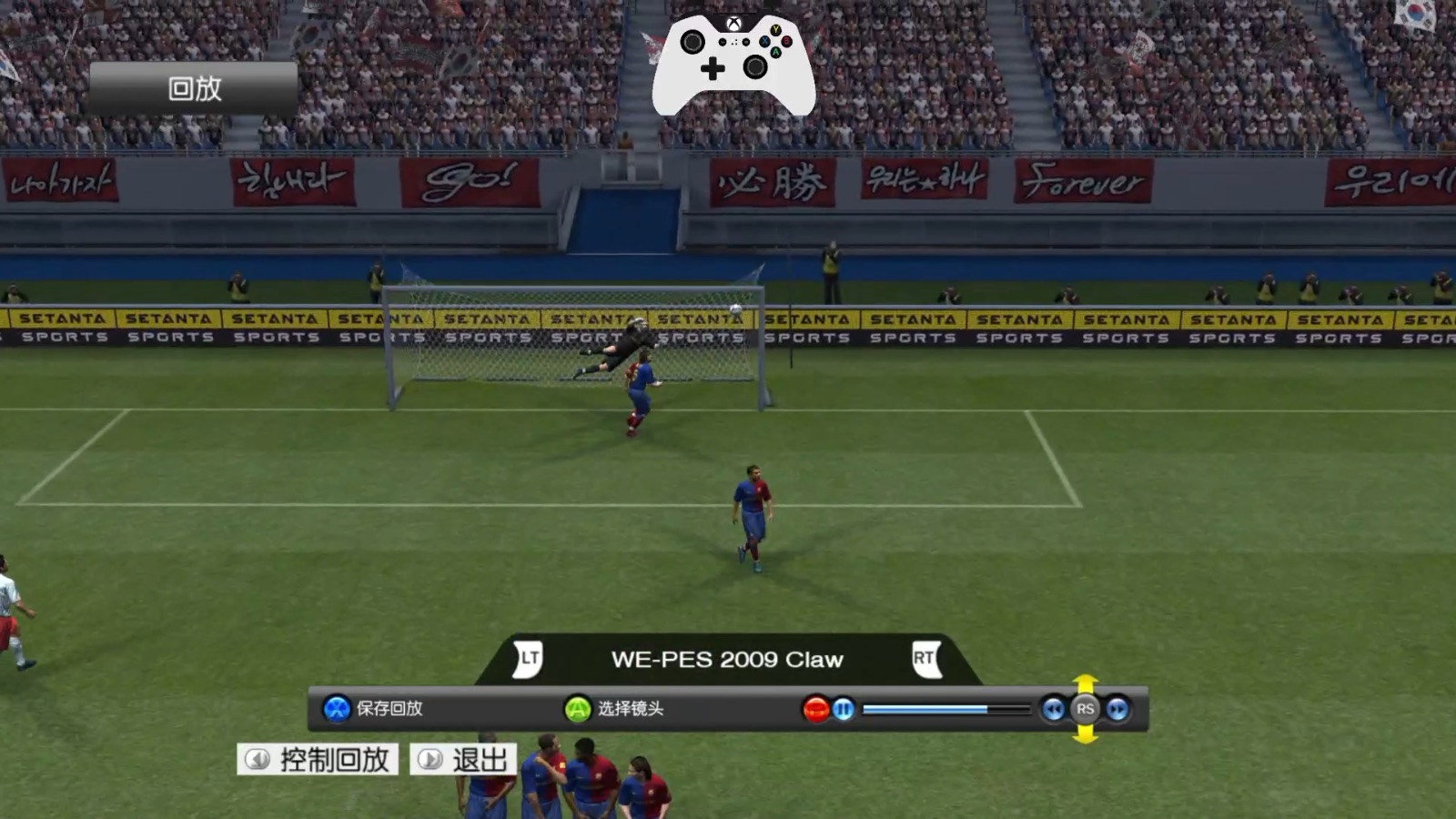Tap the fast-forward double-arrow icon
This screenshot has height=819, width=1456.
point(1117,710)
